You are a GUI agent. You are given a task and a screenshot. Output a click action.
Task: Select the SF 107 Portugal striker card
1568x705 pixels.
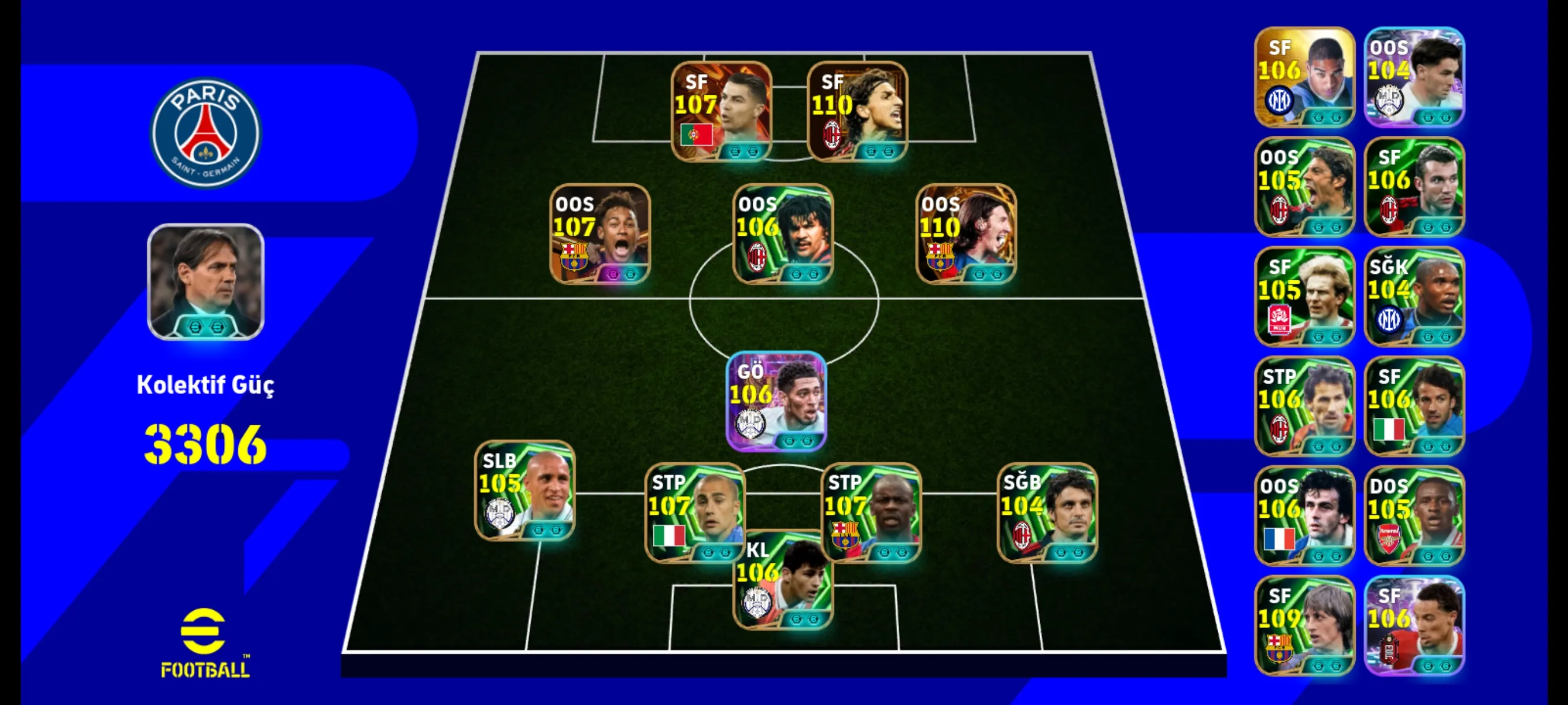722,112
